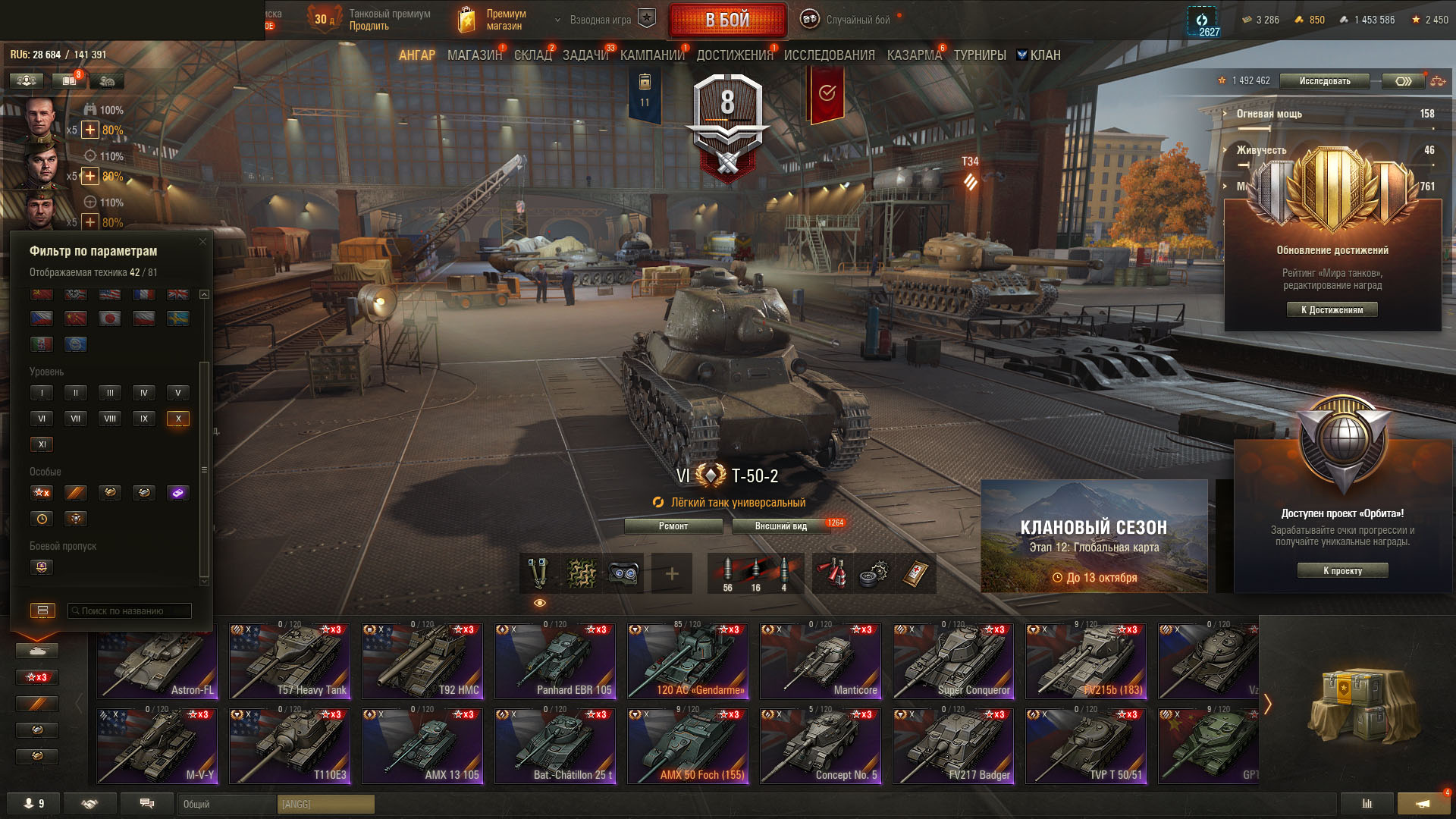Open the КАЗАРМА tab
This screenshot has width=1456, height=819.
pos(914,55)
